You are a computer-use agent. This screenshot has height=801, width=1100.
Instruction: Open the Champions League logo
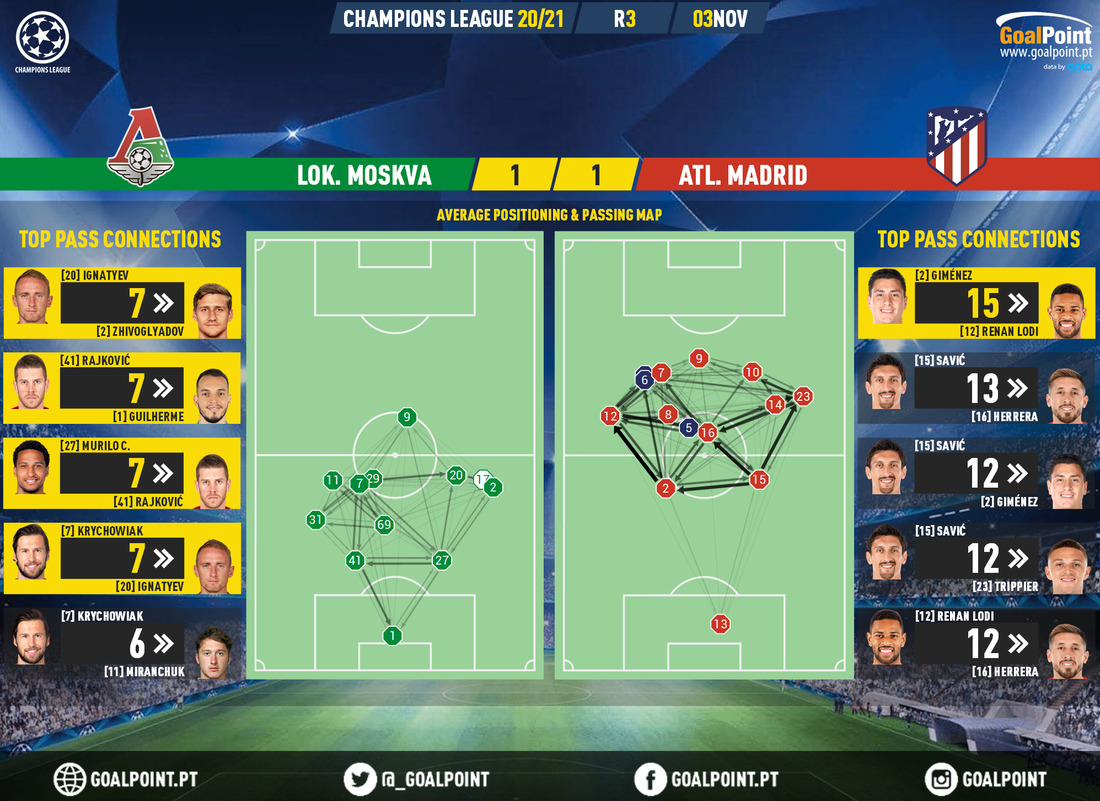coord(41,41)
